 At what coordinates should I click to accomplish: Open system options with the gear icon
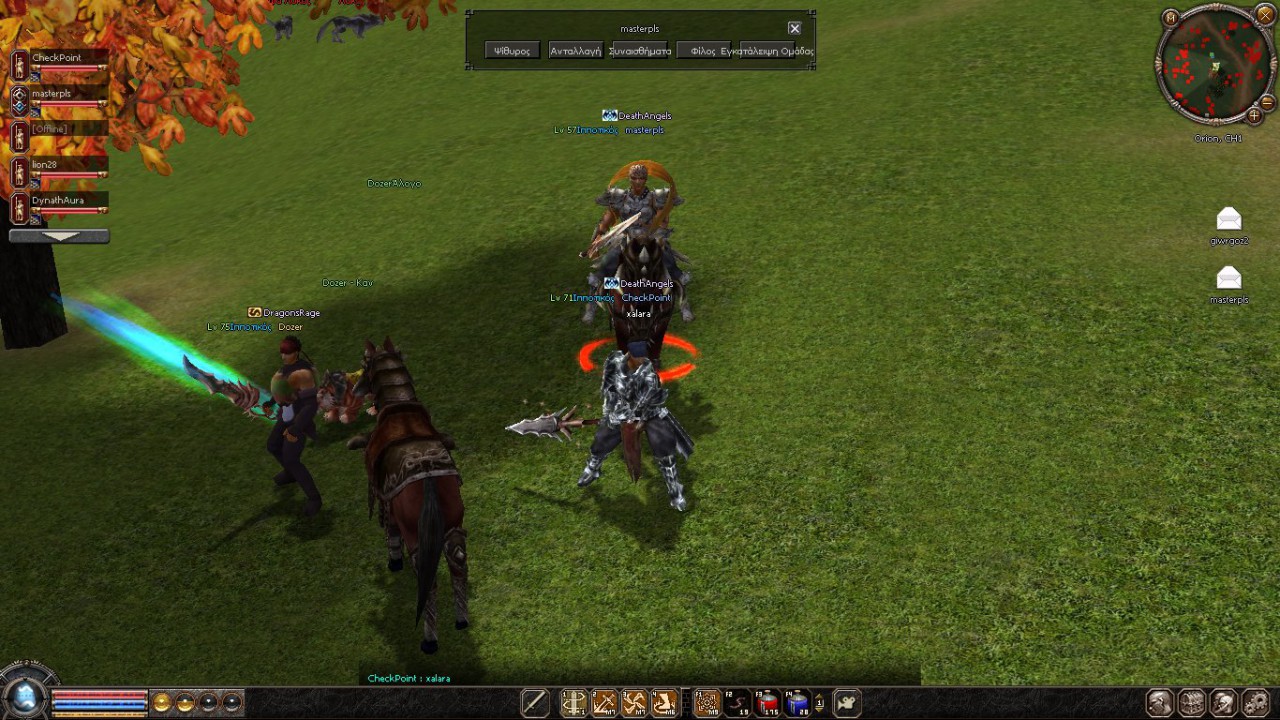pos(1254,703)
